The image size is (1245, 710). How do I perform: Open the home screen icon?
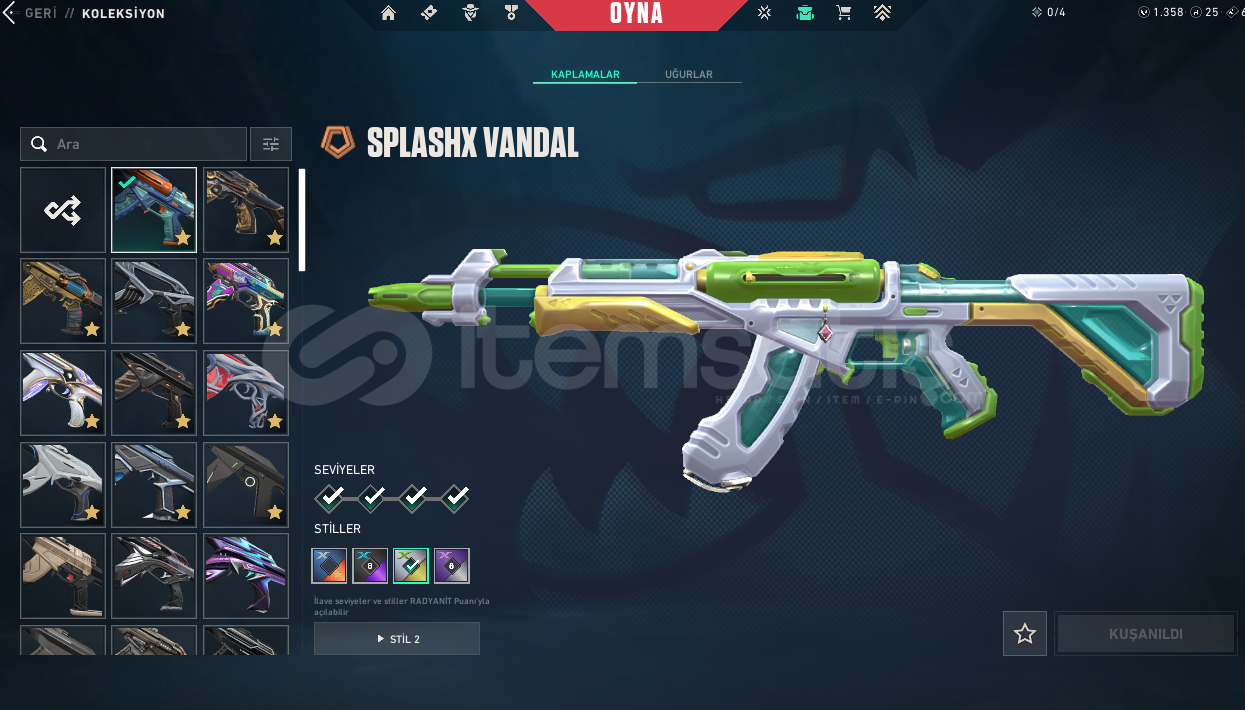[x=389, y=14]
